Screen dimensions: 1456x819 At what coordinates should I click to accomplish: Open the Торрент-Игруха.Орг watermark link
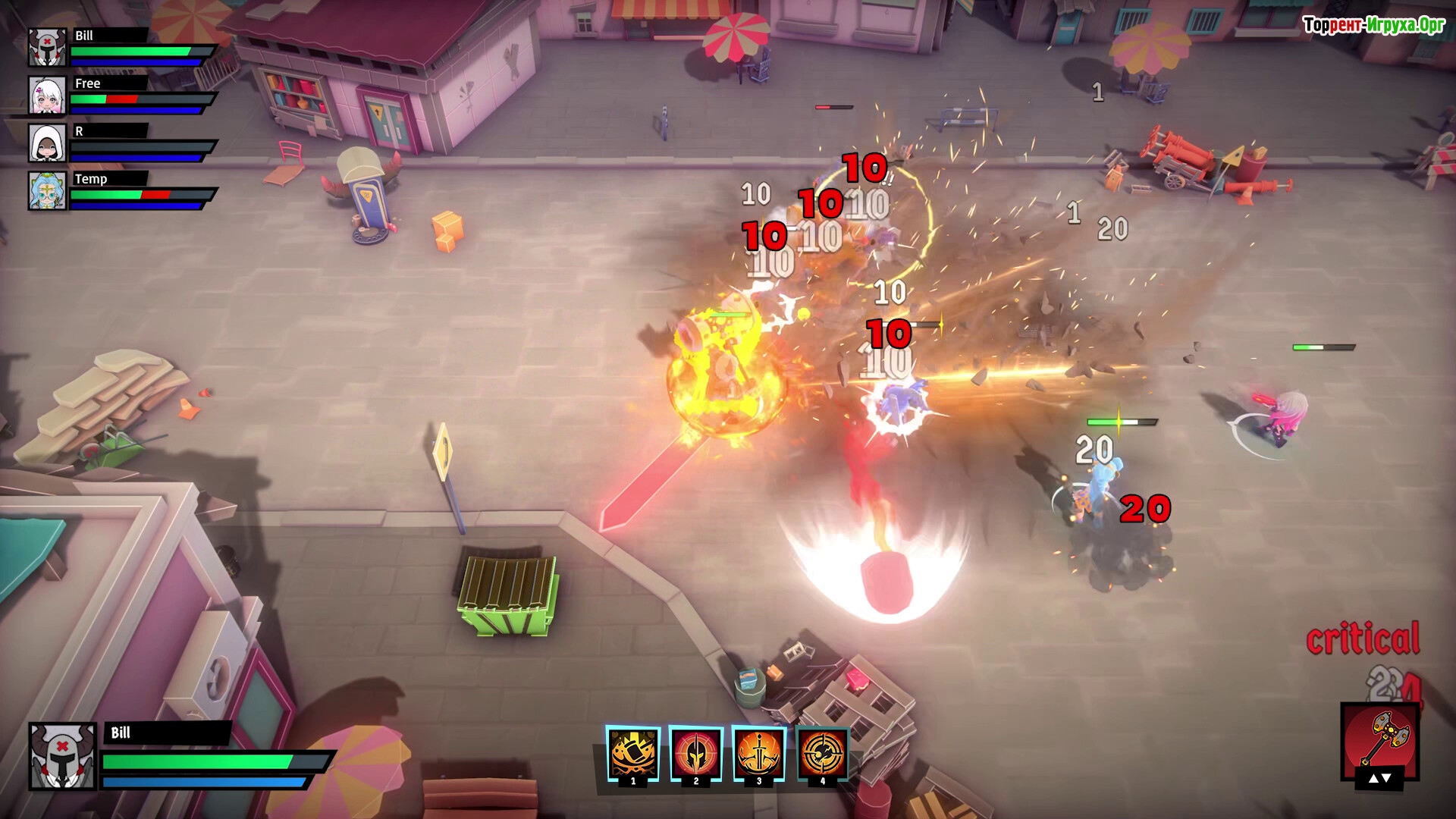[x=1373, y=25]
